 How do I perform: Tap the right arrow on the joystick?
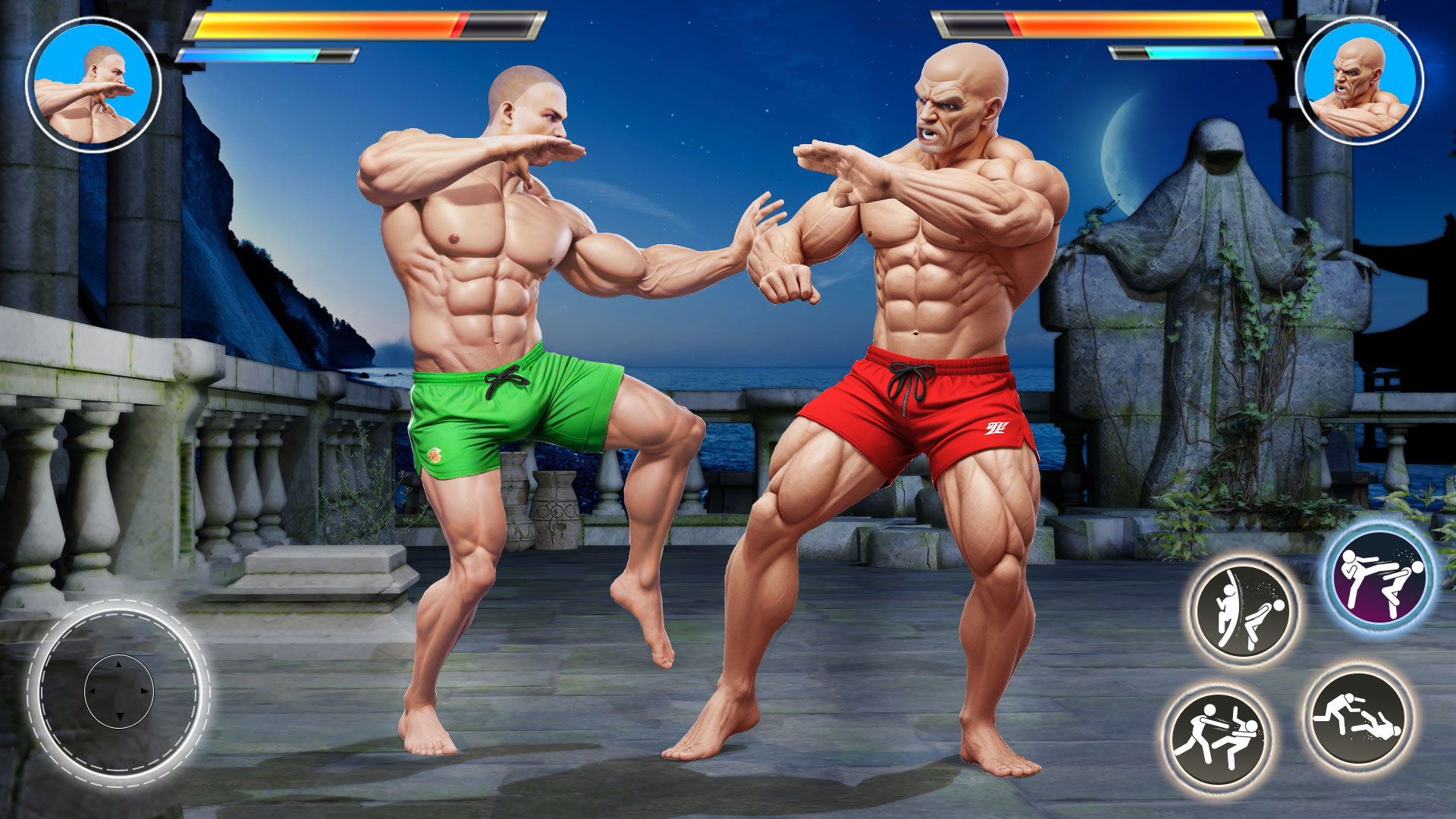coord(146,692)
